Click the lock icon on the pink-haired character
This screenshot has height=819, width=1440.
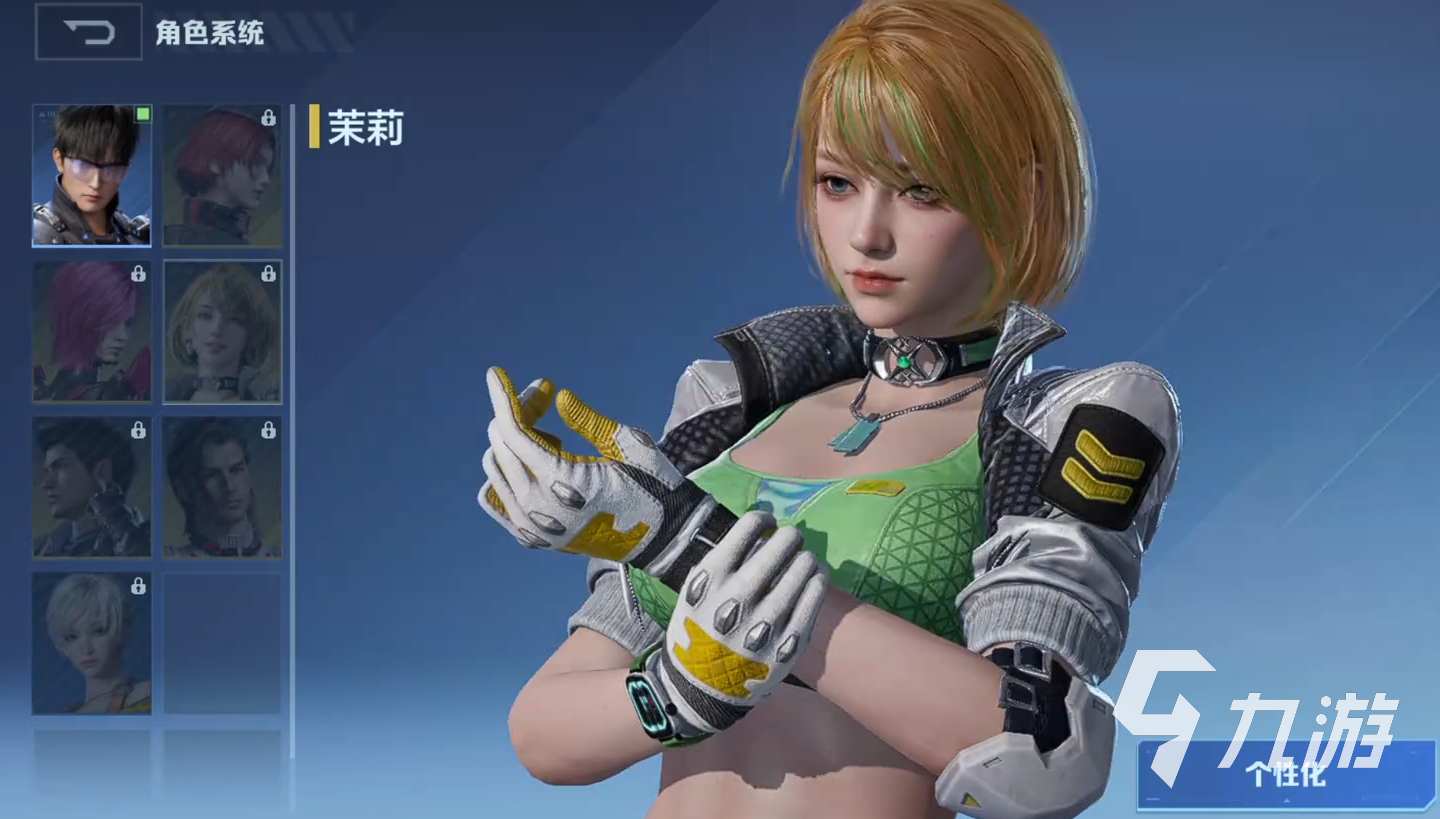point(137,272)
